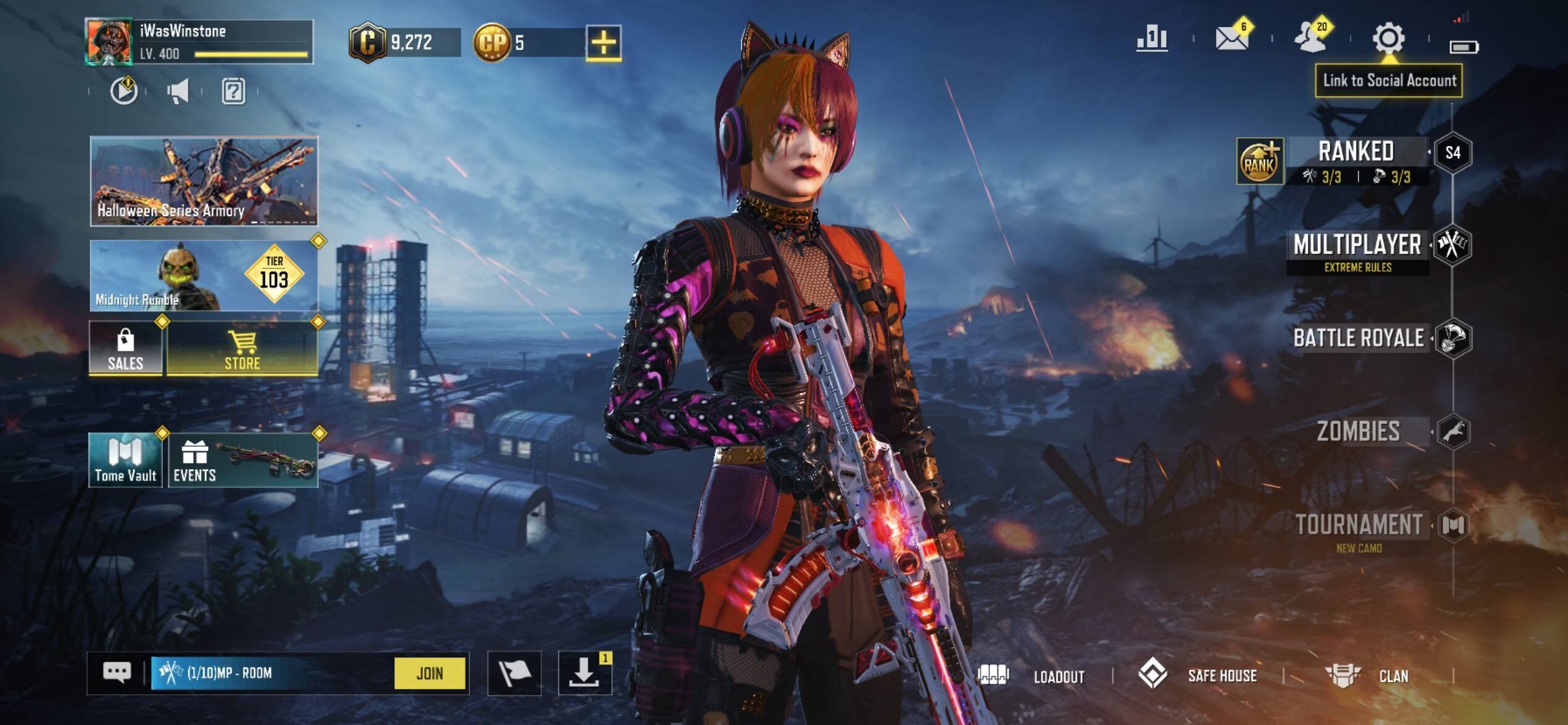Enter Battle Royale mode

pyautogui.click(x=1359, y=338)
